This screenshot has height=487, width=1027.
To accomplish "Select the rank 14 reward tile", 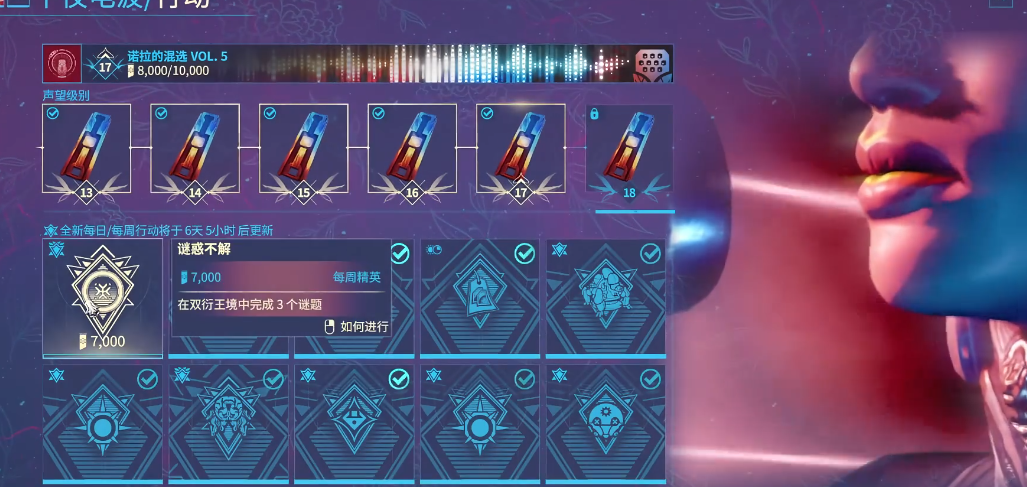I will coord(195,148).
